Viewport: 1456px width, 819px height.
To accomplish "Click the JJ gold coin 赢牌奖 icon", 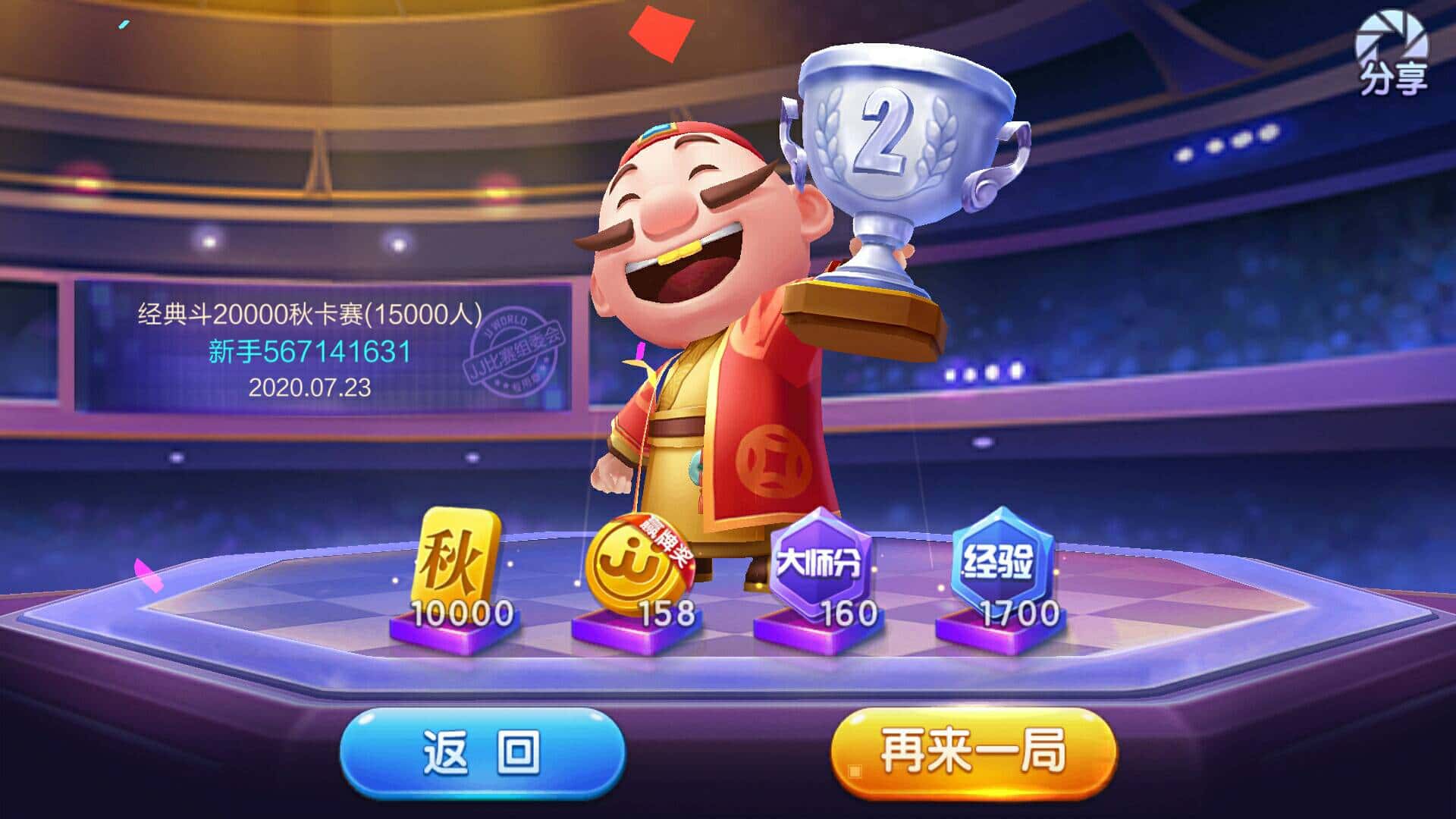I will click(x=630, y=556).
